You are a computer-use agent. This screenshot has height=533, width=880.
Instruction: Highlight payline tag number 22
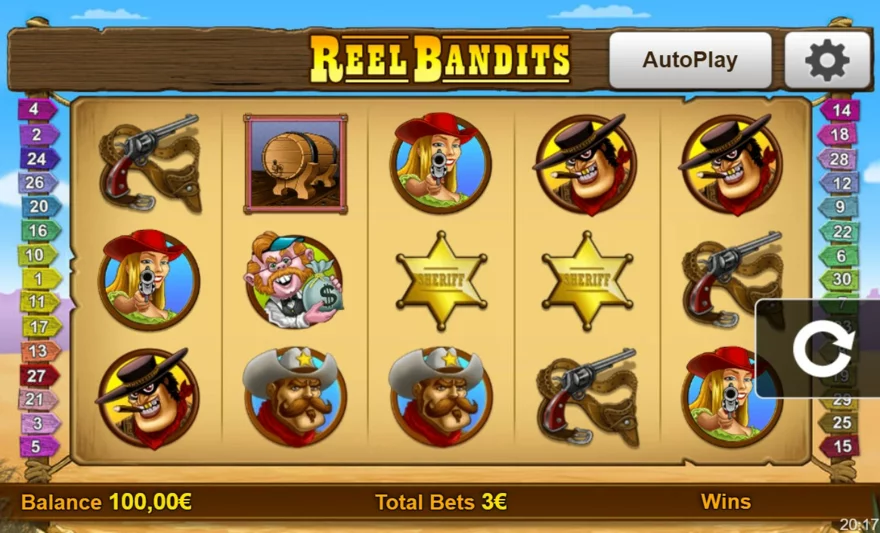point(841,232)
